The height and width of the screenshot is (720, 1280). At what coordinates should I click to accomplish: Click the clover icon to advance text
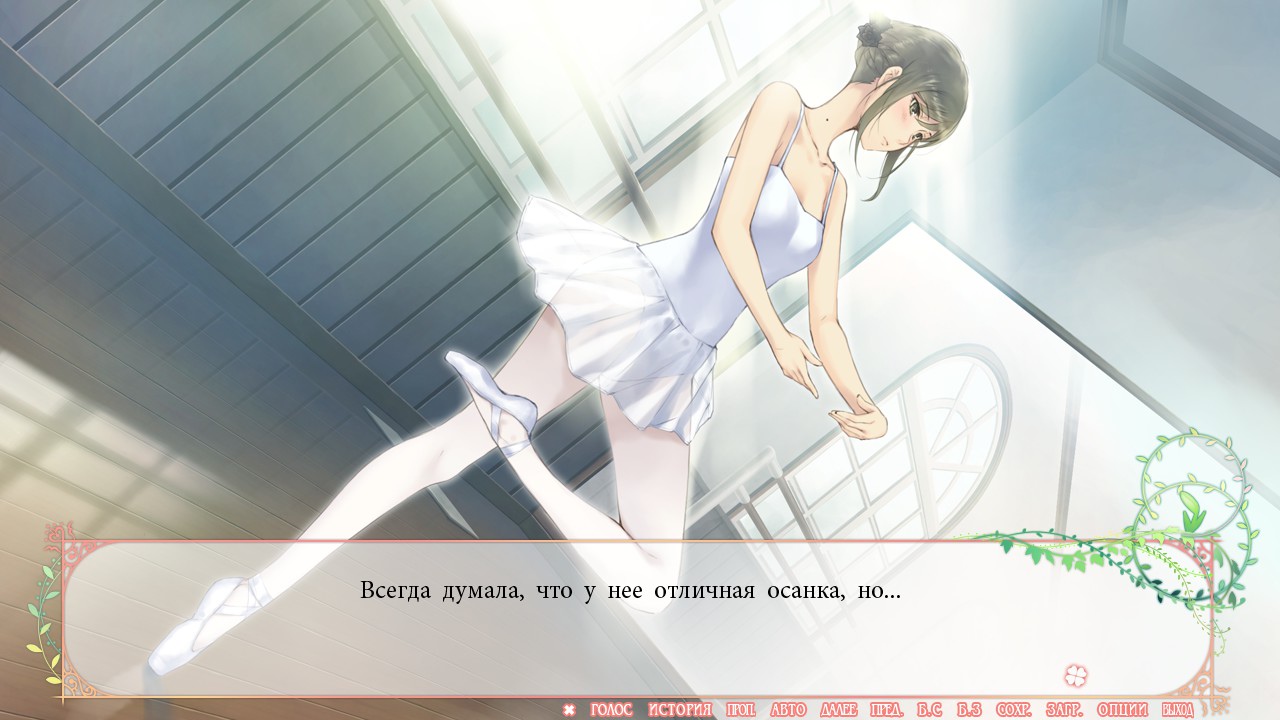coord(1076,674)
